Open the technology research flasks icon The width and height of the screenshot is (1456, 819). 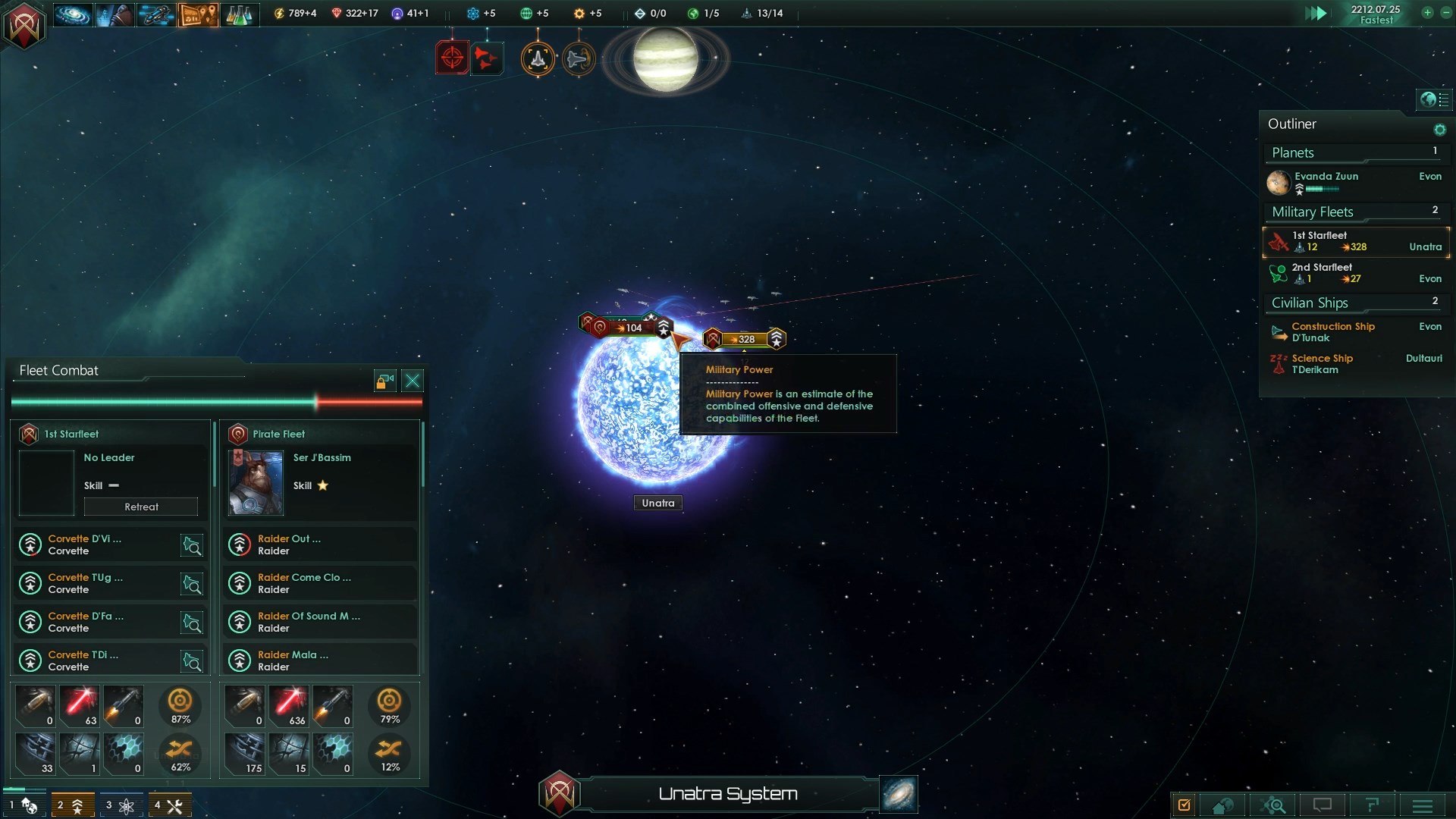pos(239,14)
